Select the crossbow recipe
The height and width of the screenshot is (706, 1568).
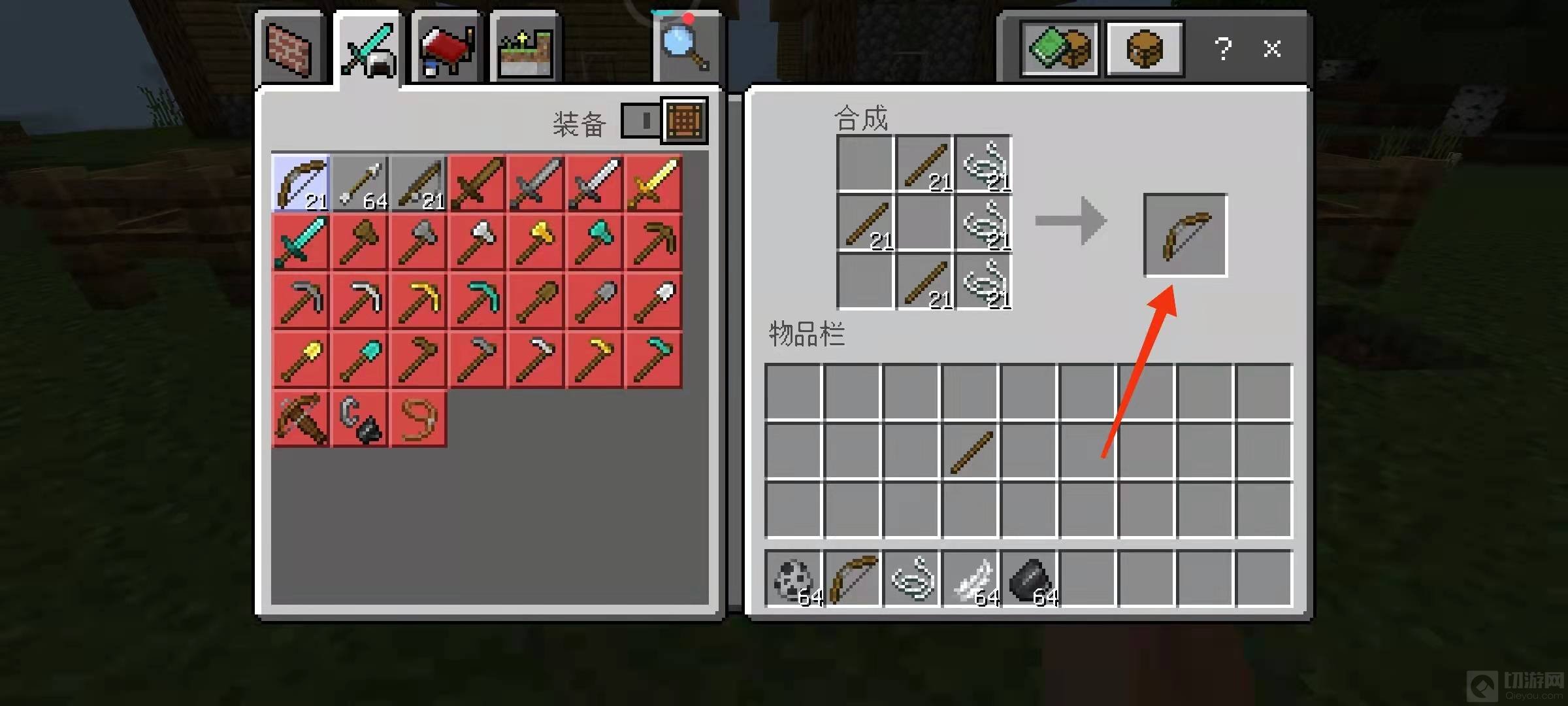301,419
